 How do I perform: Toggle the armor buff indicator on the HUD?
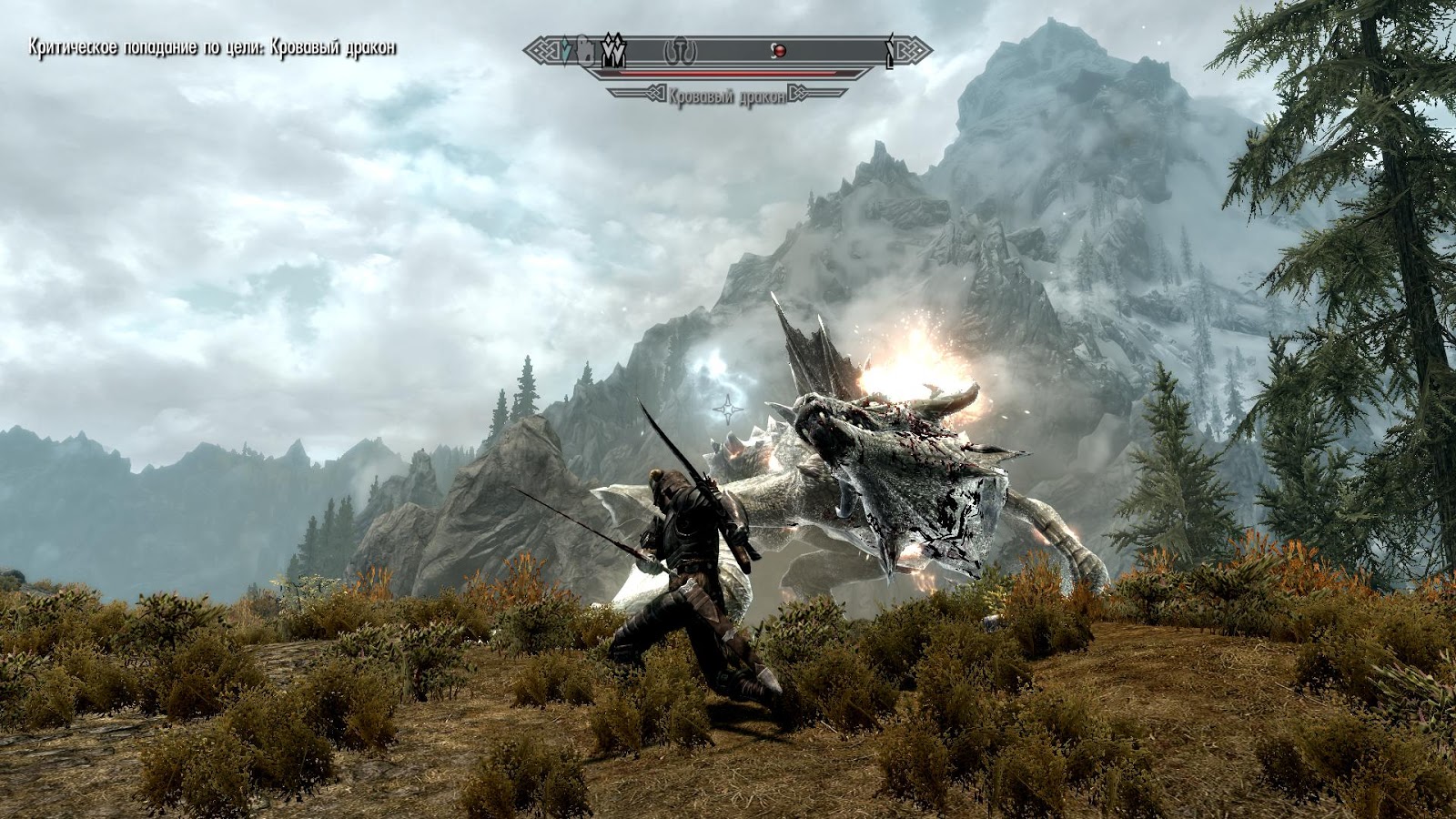586,51
